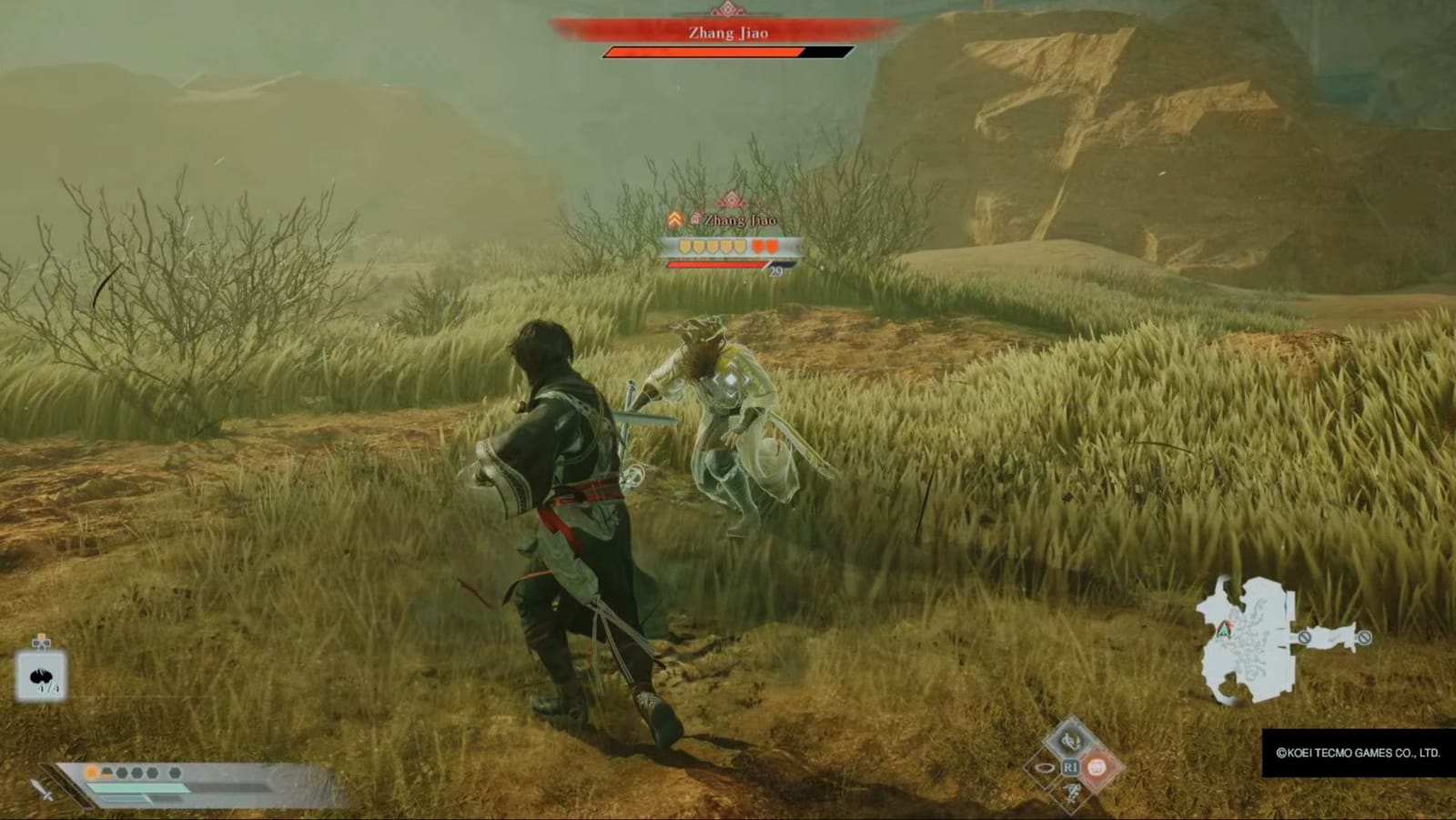
Task: Select the ring-shaped ability icon left of R1
Action: pyautogui.click(x=1045, y=767)
